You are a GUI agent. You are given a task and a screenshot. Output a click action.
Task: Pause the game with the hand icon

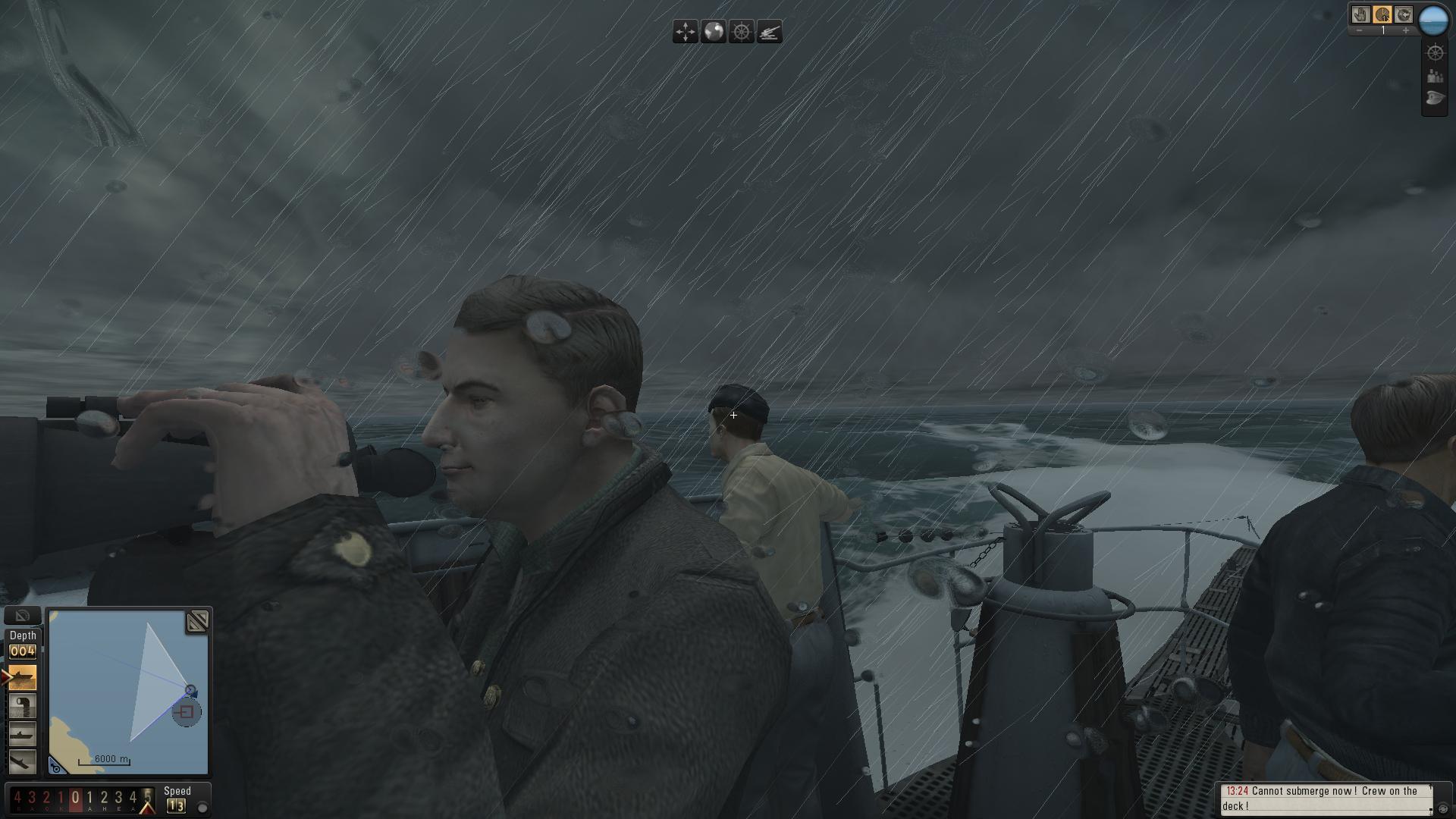pos(1361,14)
